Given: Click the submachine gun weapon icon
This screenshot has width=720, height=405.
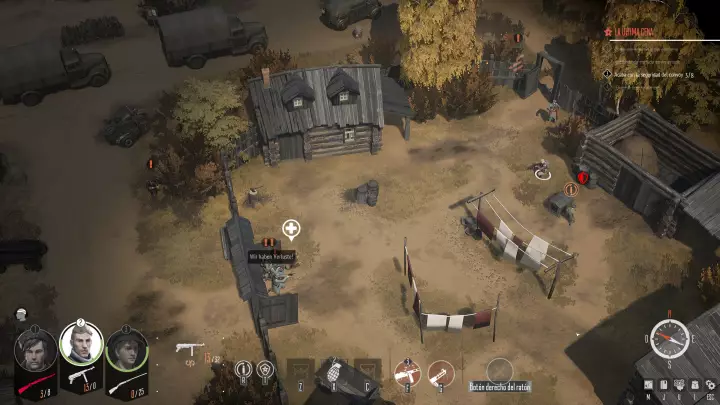Looking at the screenshot, I should [x=189, y=349].
